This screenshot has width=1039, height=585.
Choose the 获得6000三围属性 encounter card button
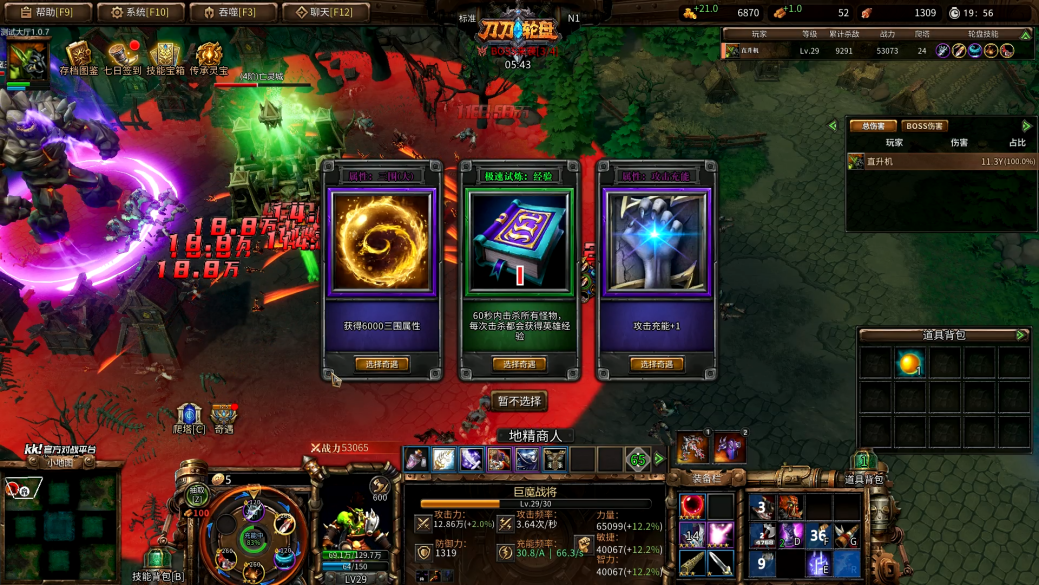[381, 364]
